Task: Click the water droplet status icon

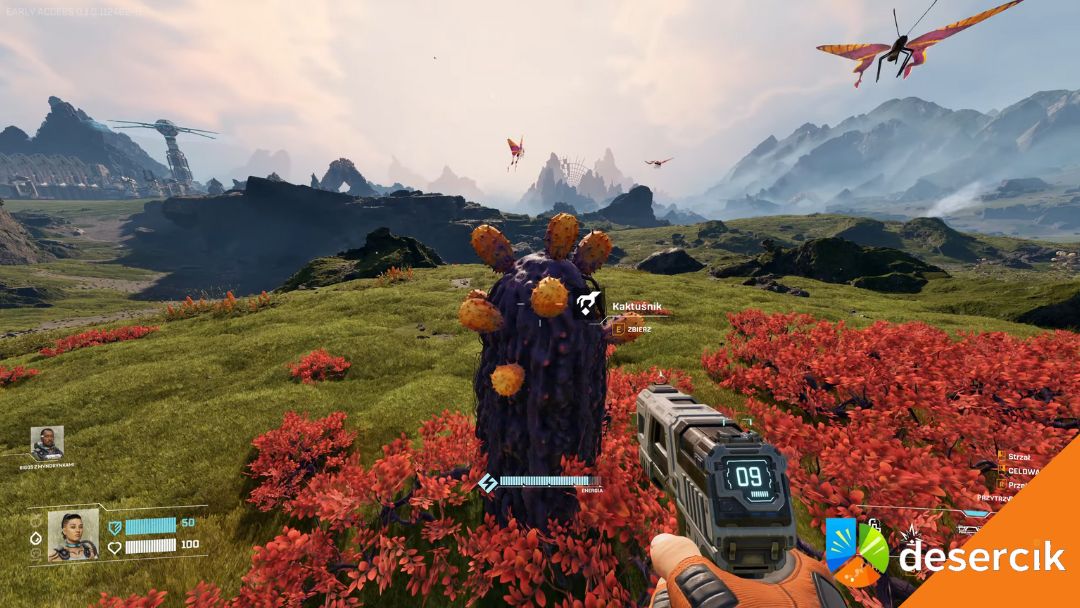Action: click(36, 537)
